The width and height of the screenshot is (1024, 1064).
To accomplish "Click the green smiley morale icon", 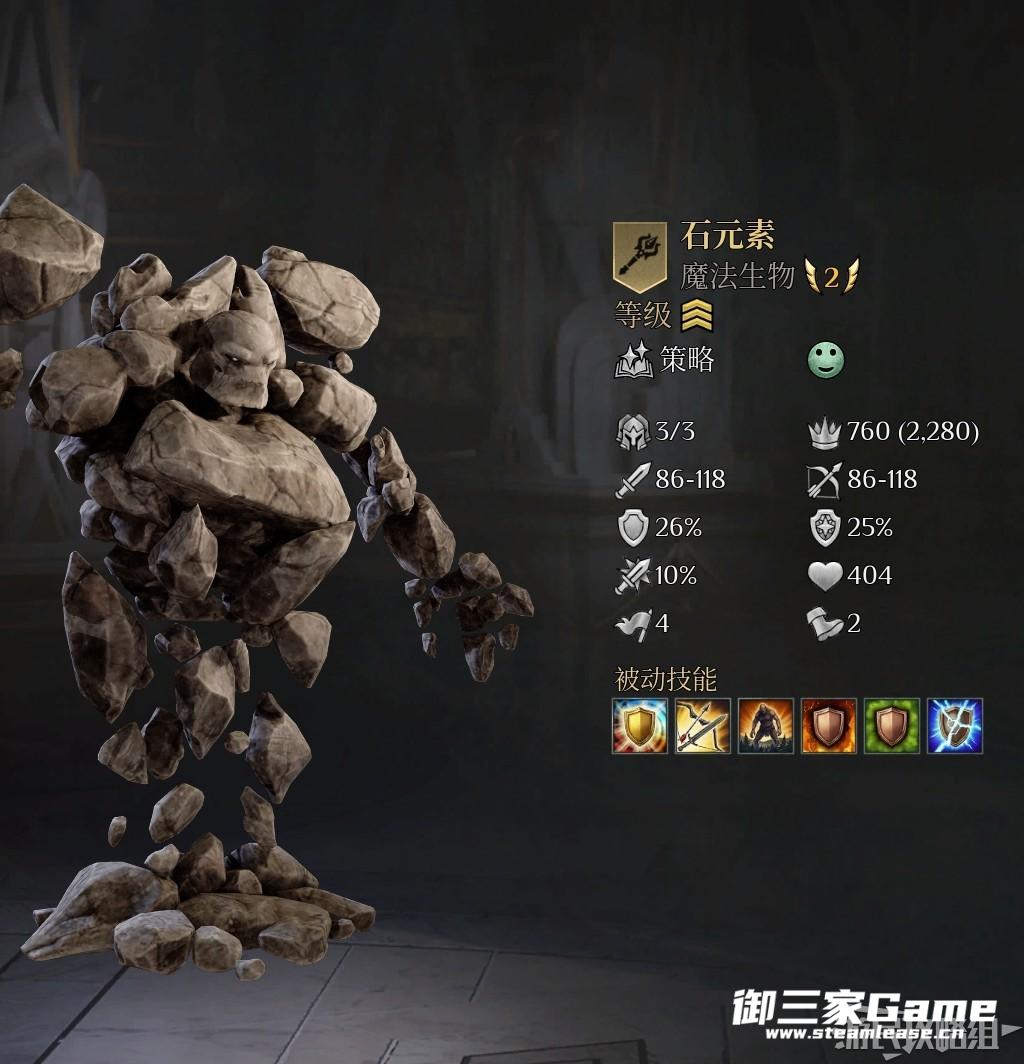I will point(826,361).
